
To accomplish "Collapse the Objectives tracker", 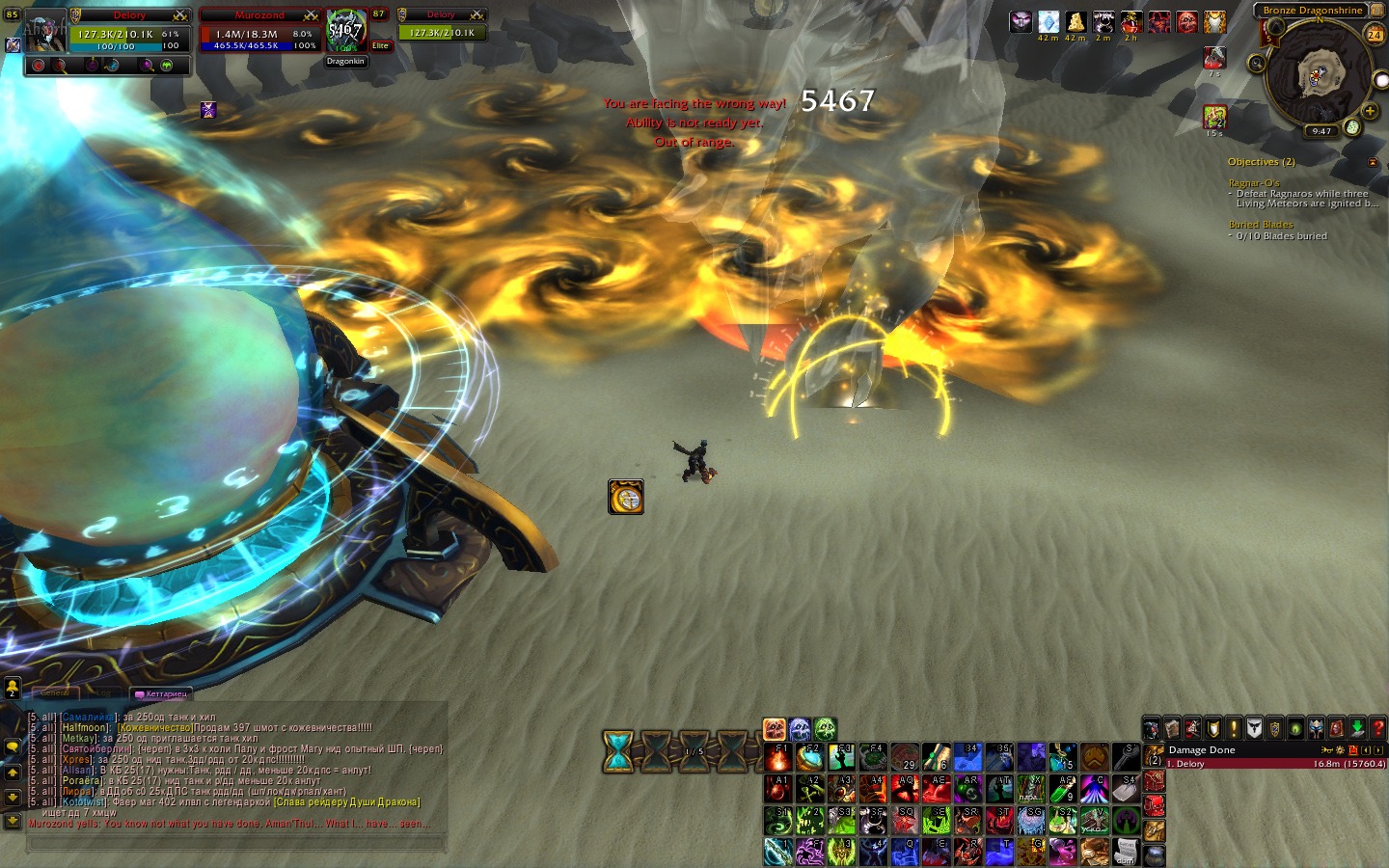I will (x=1373, y=162).
